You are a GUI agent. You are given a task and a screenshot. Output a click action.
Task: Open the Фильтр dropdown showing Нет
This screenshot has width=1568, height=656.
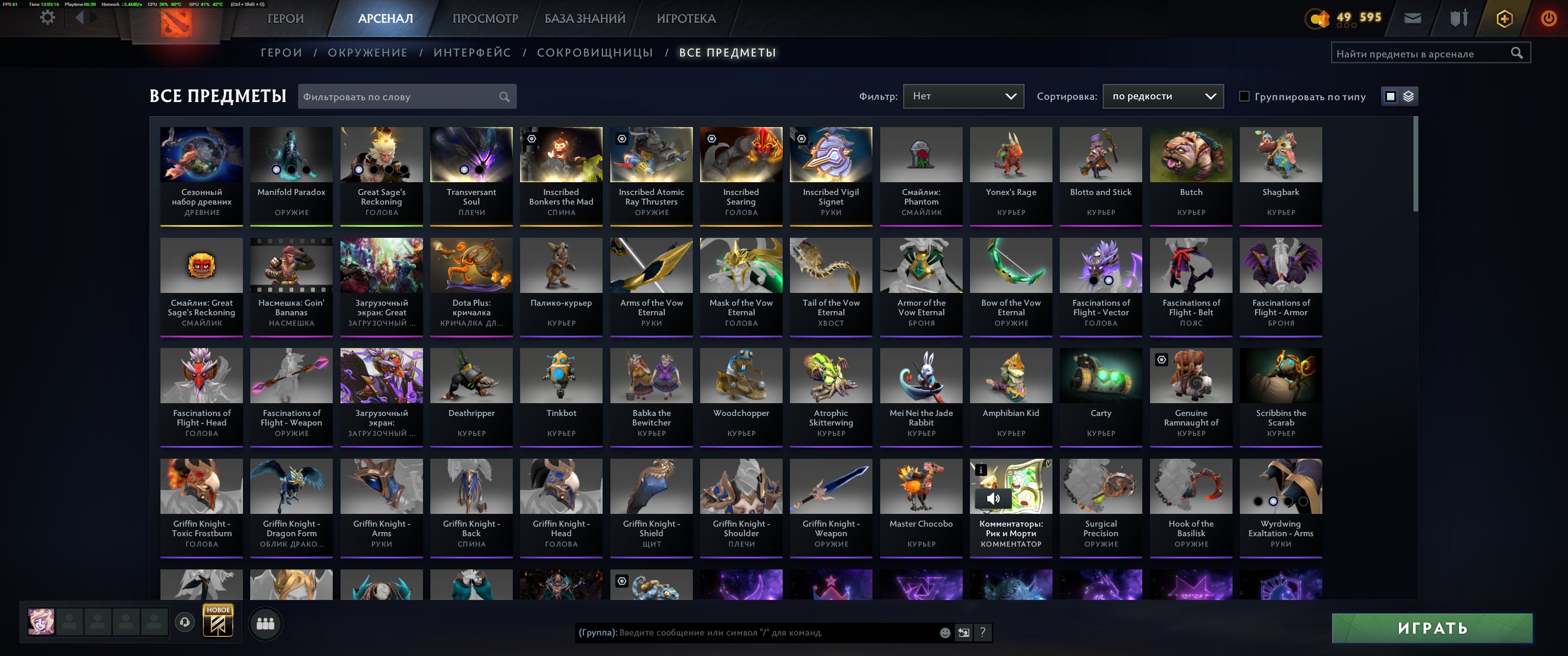point(964,96)
